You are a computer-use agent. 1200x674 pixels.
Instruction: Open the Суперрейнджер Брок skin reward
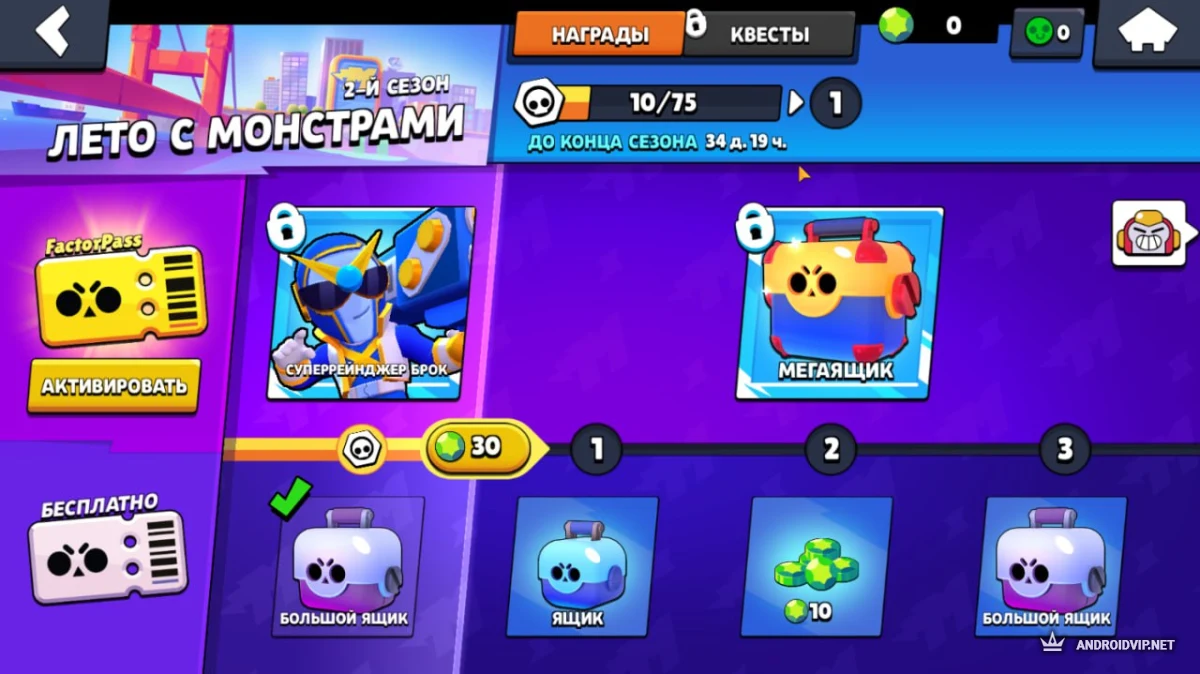click(x=371, y=303)
